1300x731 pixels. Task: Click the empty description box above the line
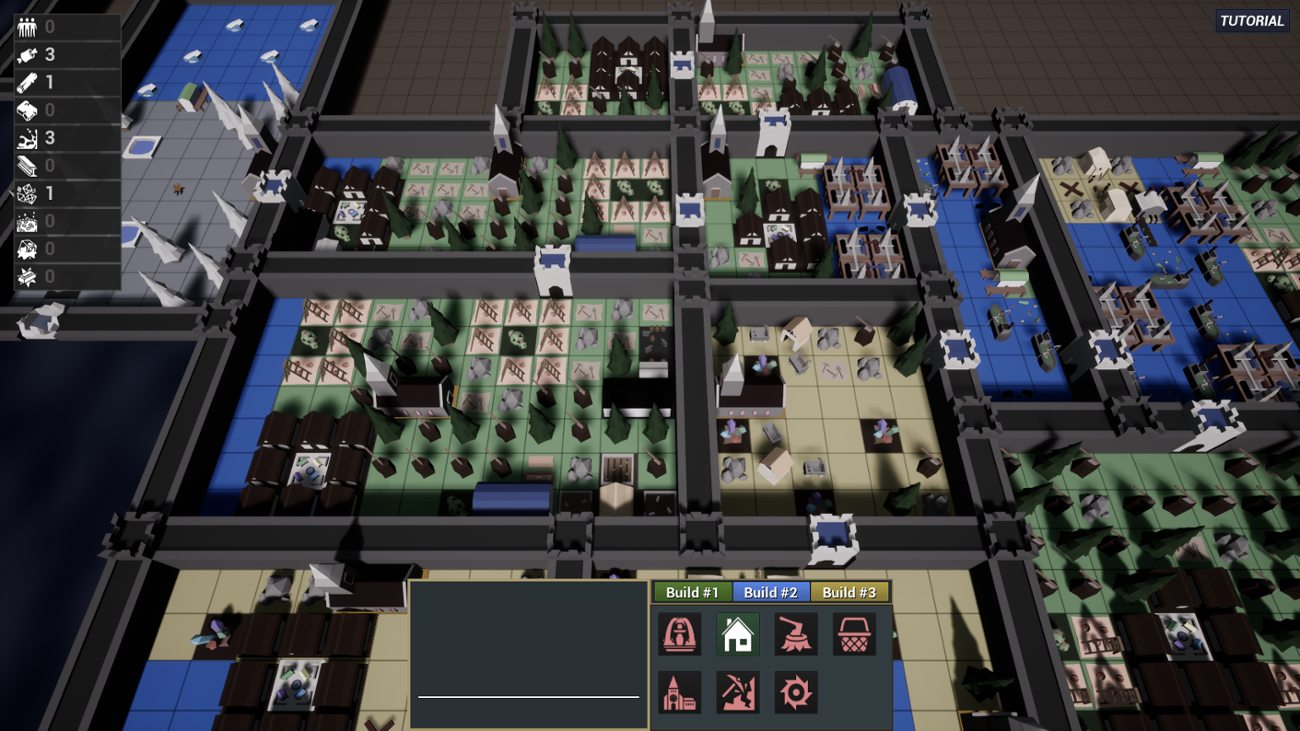coord(527,640)
